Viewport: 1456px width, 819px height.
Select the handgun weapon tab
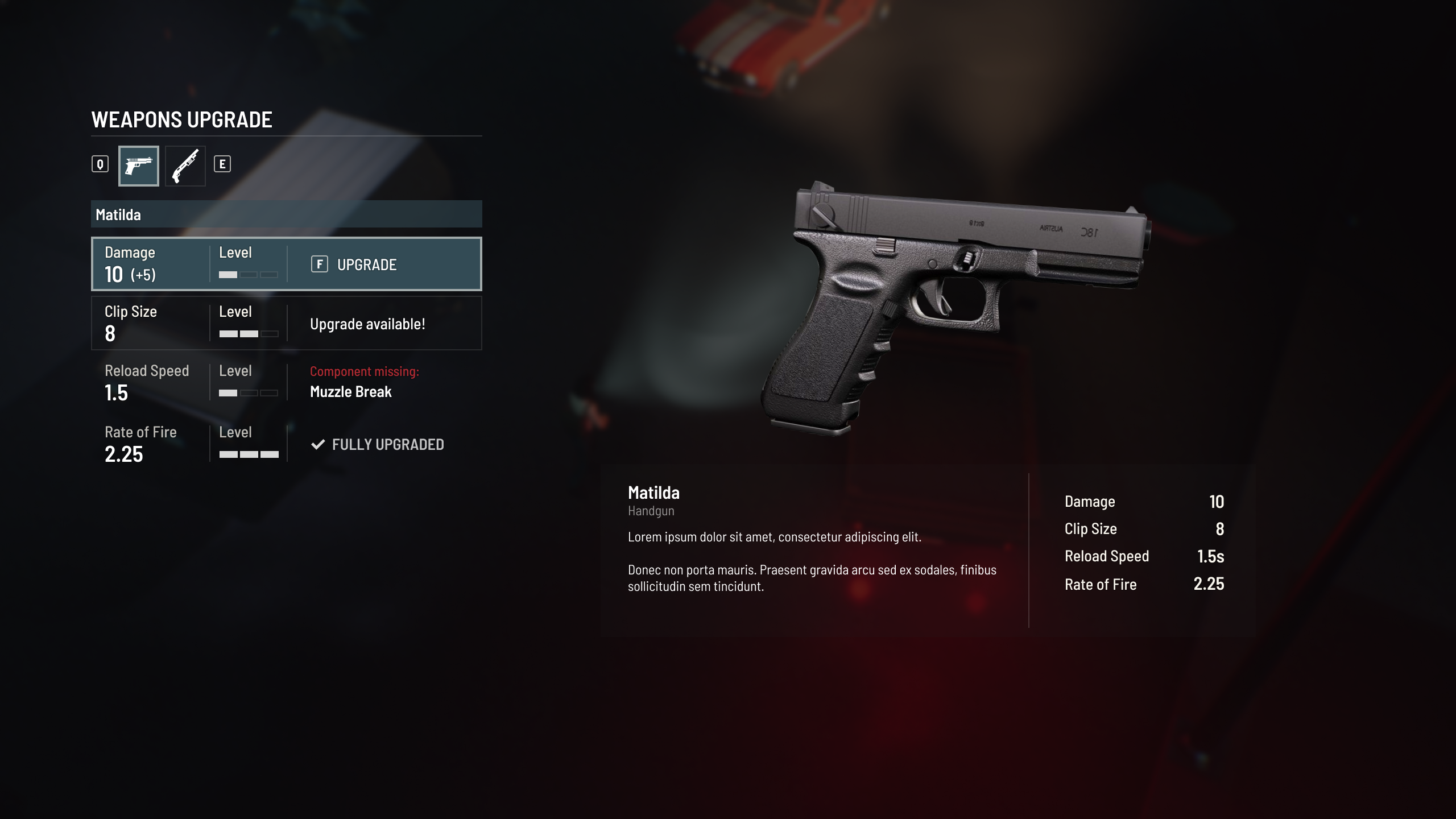(x=138, y=166)
